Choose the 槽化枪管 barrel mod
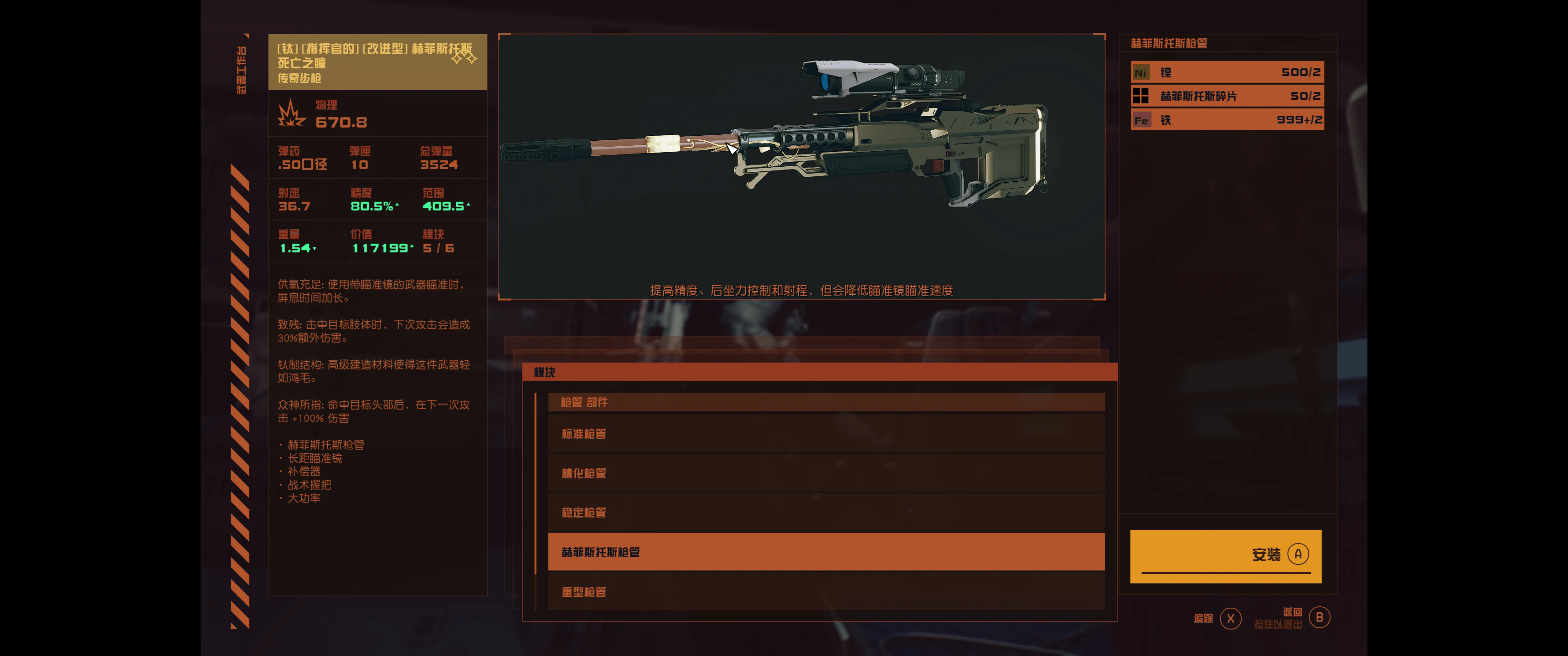This screenshot has height=656, width=1568. point(825,473)
